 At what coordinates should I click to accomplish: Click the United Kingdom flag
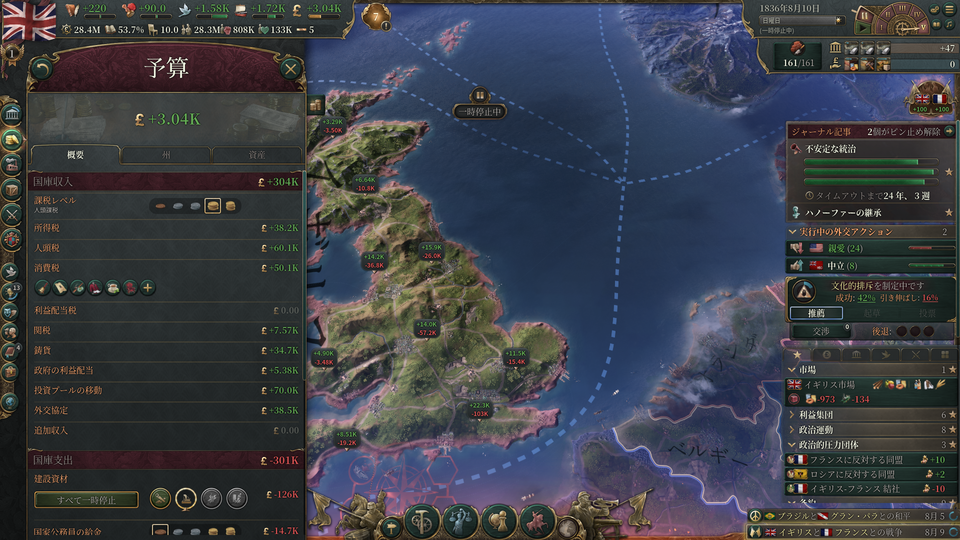click(x=29, y=20)
